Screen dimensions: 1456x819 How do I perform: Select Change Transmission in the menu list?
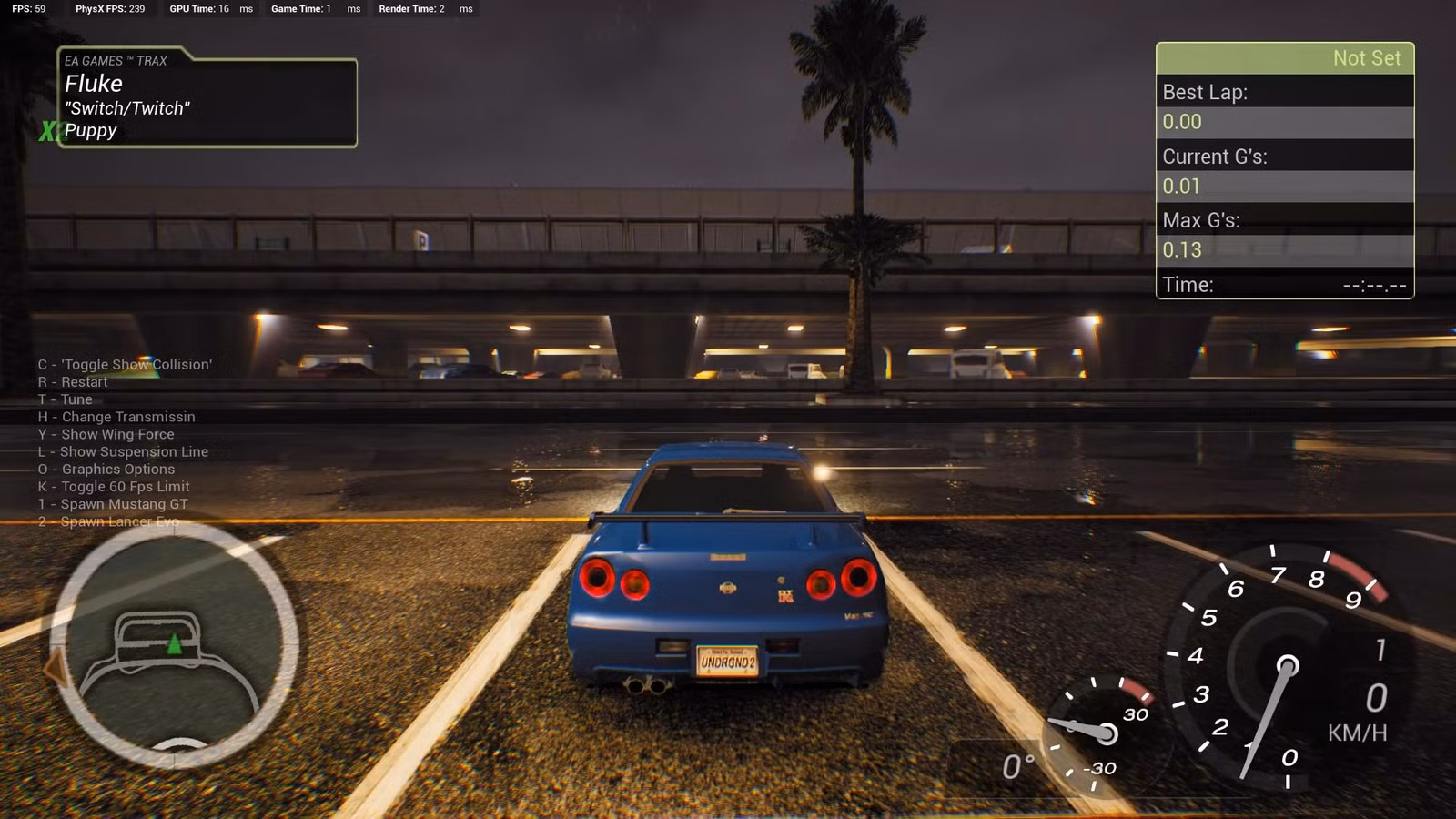point(116,416)
